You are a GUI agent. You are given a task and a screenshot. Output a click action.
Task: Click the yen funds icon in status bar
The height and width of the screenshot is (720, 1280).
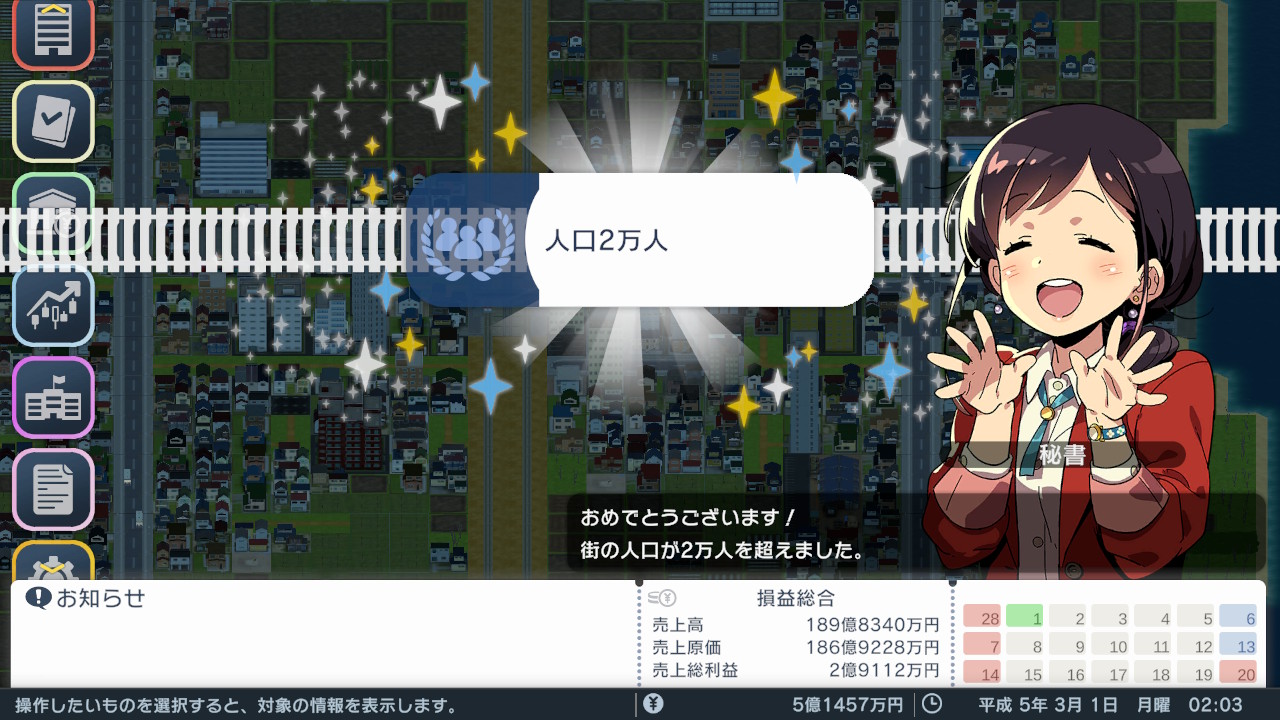tap(655, 705)
